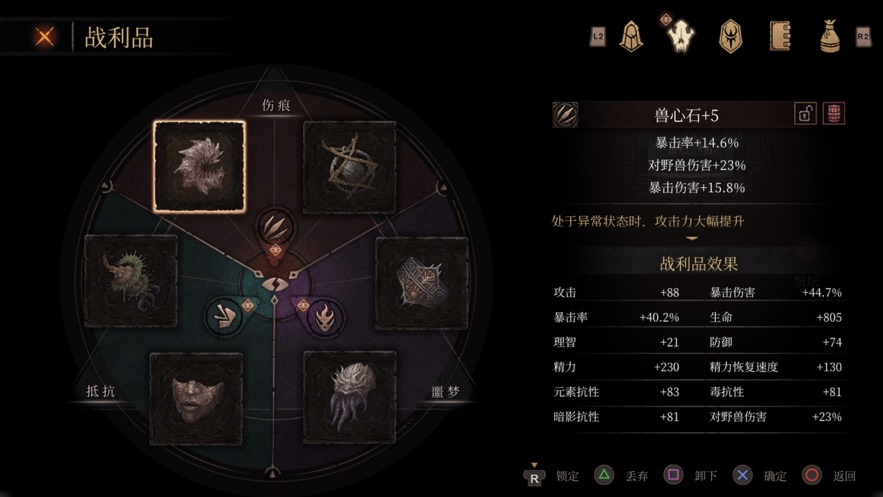The width and height of the screenshot is (883, 497).
Task: Expand the item description arrow
Action: (690, 239)
